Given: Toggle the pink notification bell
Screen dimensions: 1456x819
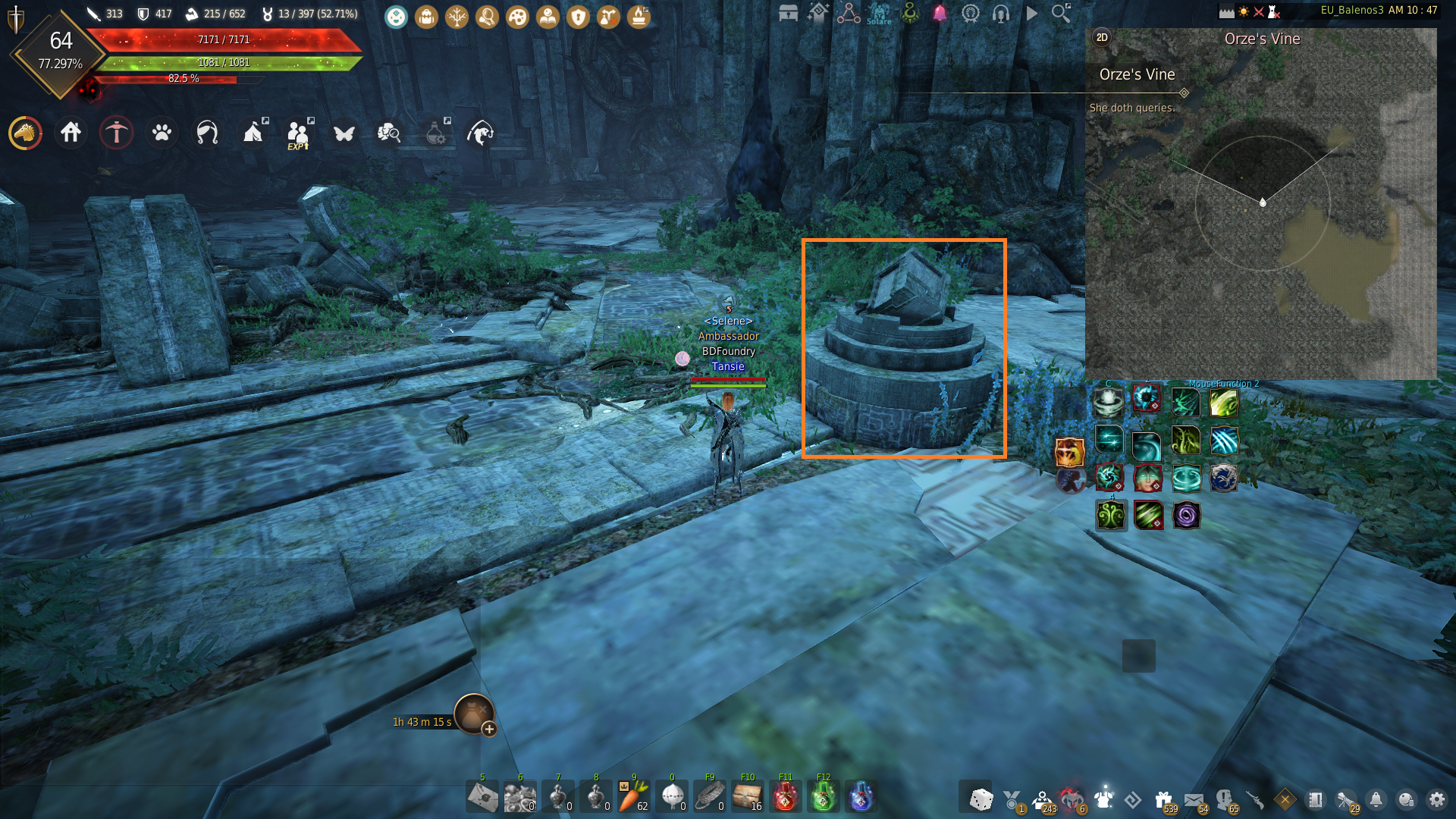Looking at the screenshot, I should pos(939,14).
